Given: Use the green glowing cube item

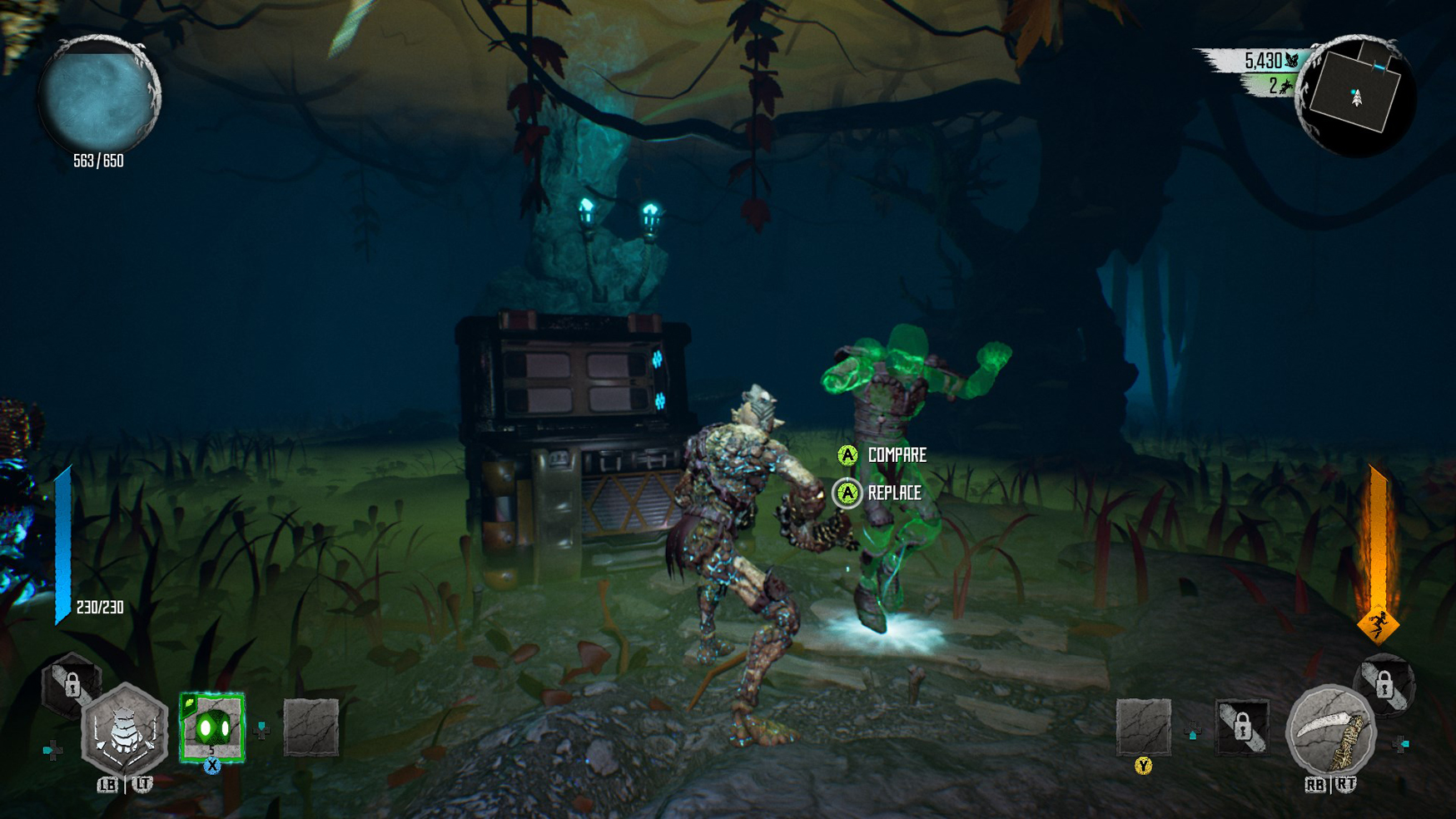Looking at the screenshot, I should [212, 727].
